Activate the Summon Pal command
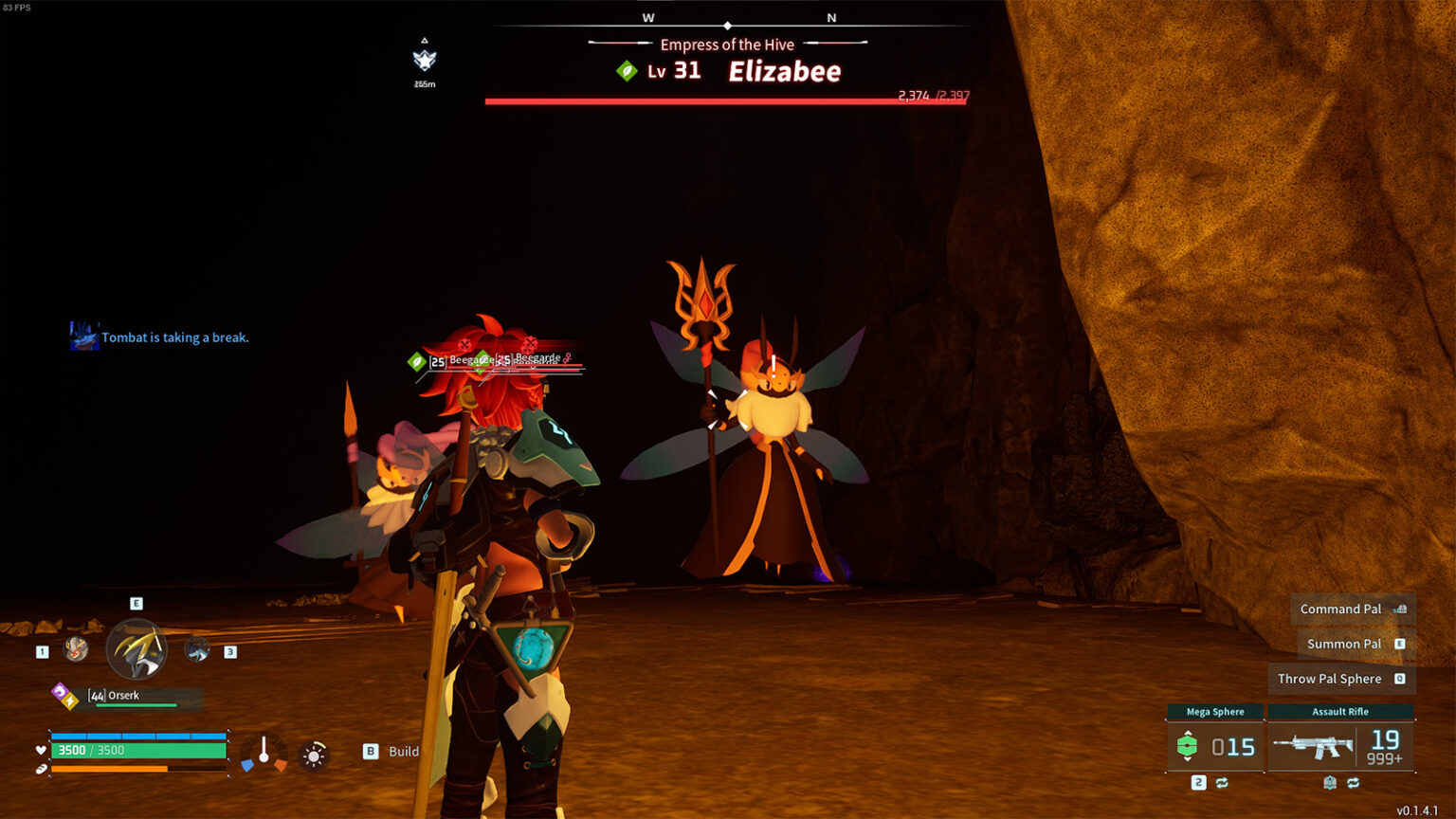Image resolution: width=1456 pixels, height=819 pixels. point(1345,643)
